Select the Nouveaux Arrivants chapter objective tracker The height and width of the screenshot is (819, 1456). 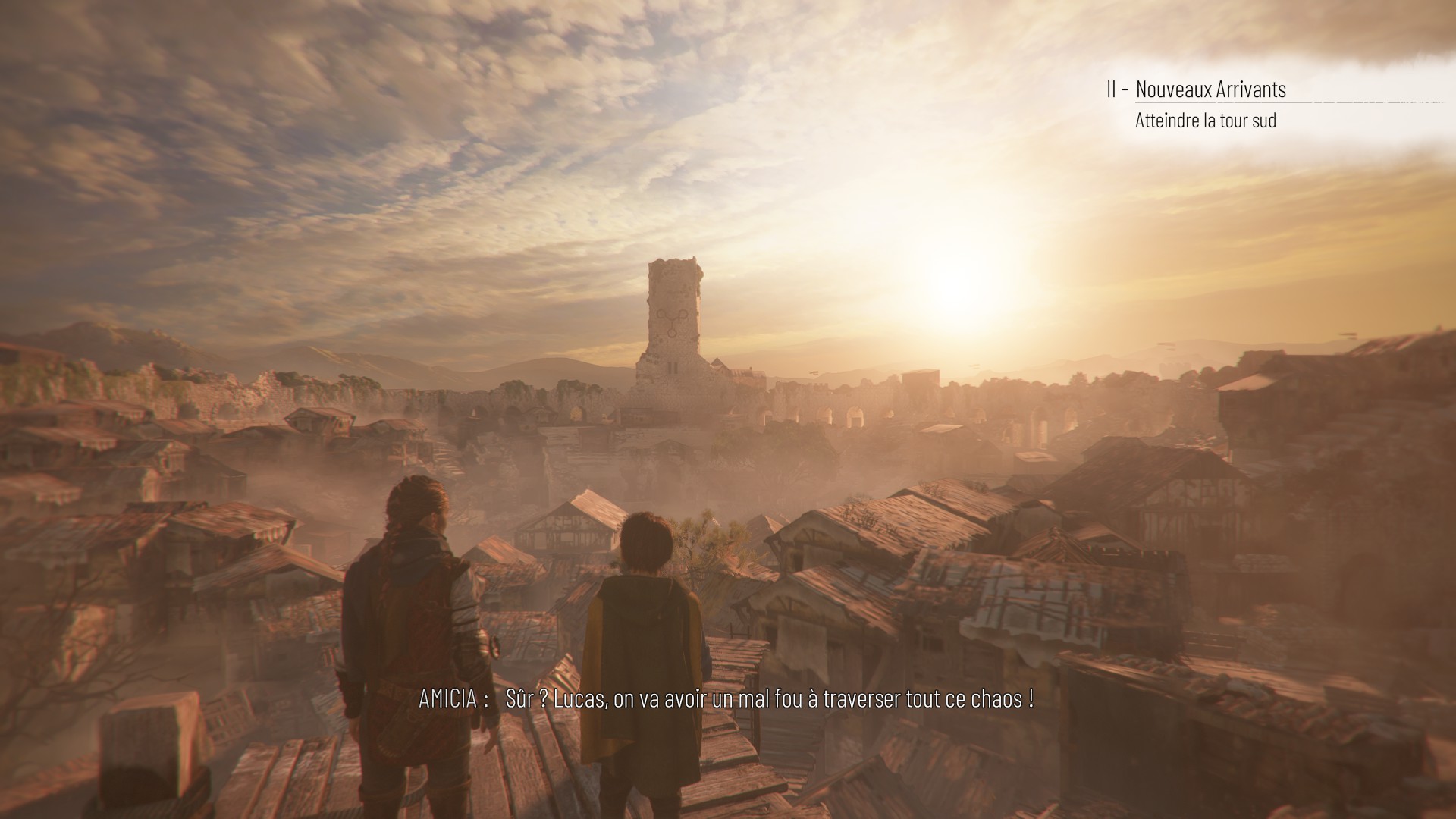click(x=1210, y=89)
